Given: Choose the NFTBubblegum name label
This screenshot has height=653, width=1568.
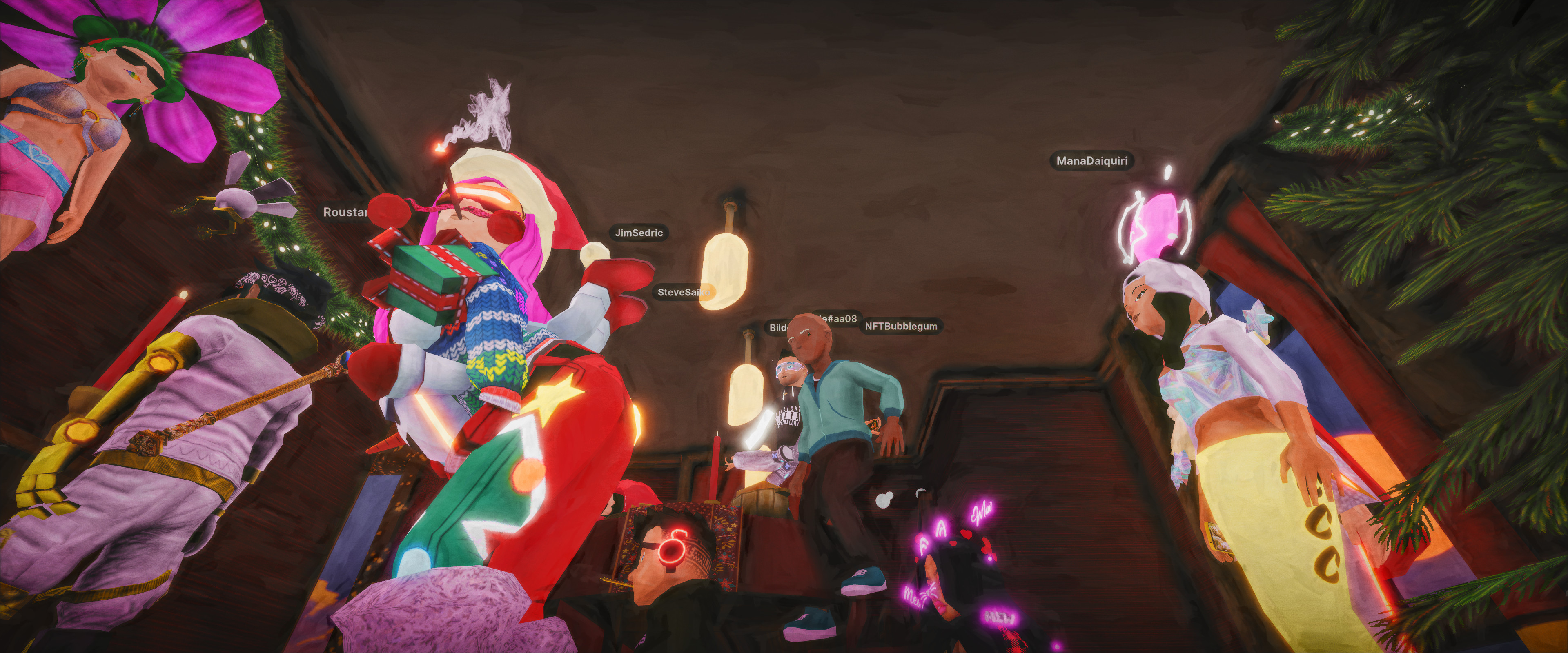Looking at the screenshot, I should 900,326.
